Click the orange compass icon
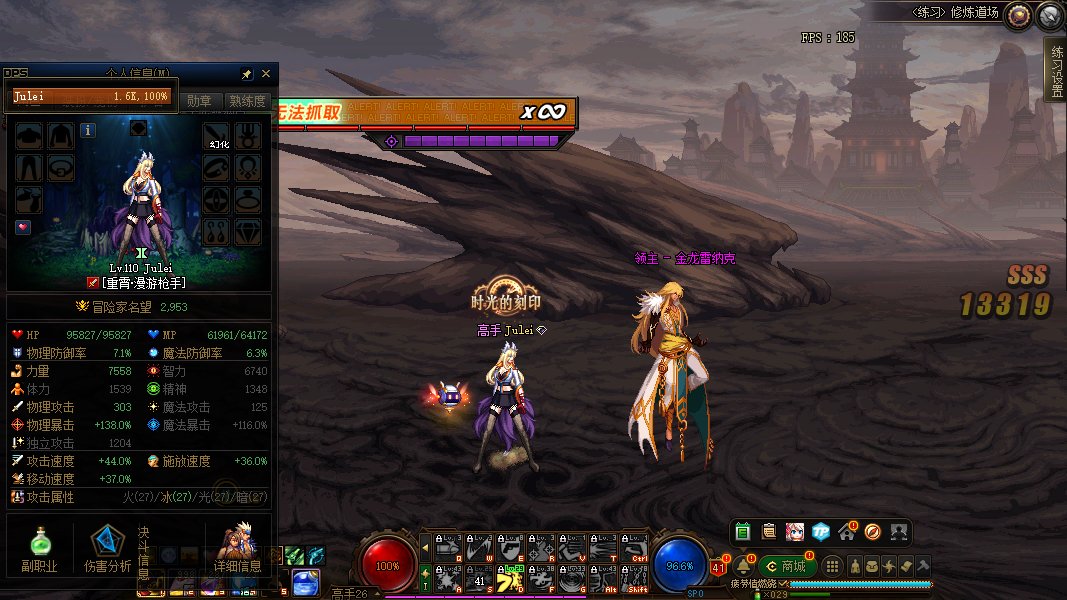This screenshot has height=600, width=1067. click(872, 531)
